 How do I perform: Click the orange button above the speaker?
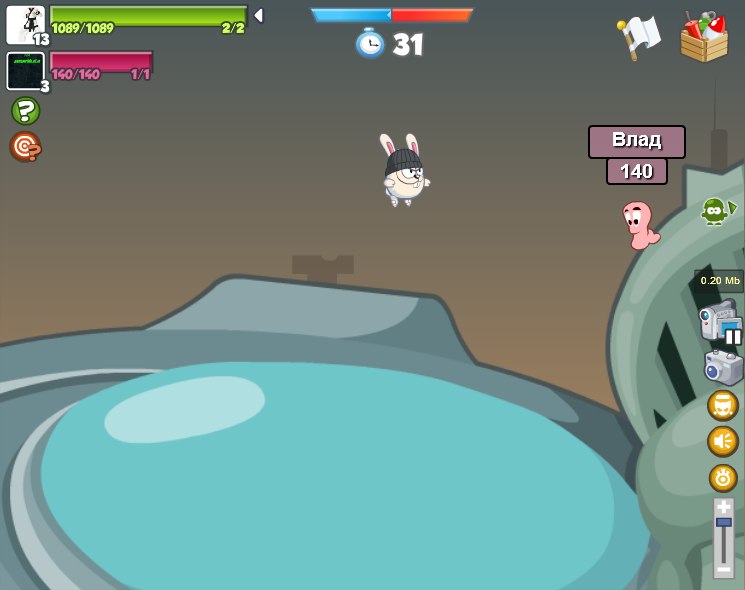(x=722, y=405)
